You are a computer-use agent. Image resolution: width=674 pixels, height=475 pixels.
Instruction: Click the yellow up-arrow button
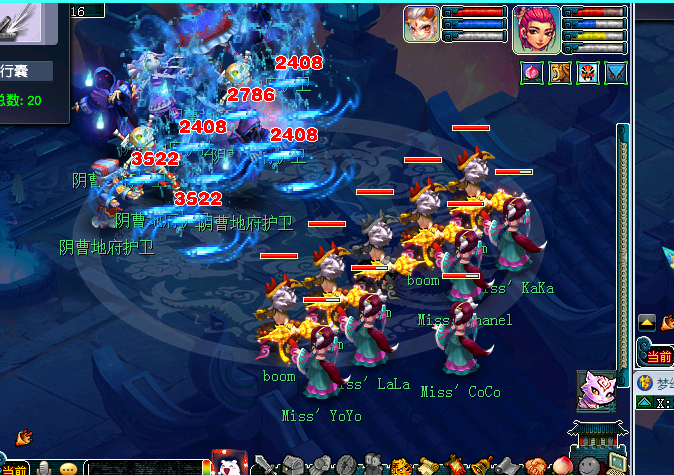[x=647, y=322]
